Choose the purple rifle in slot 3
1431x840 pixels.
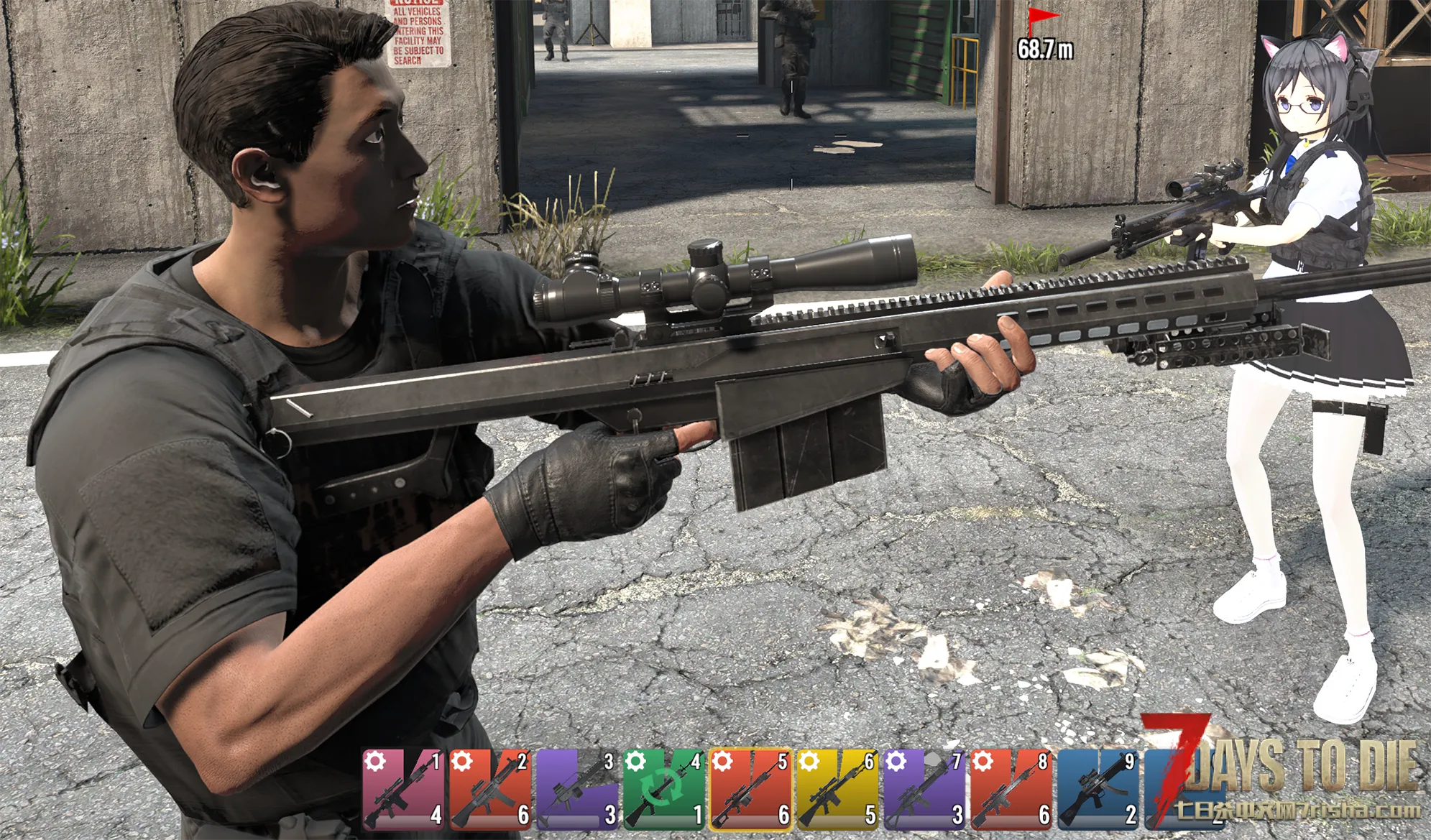(x=578, y=789)
